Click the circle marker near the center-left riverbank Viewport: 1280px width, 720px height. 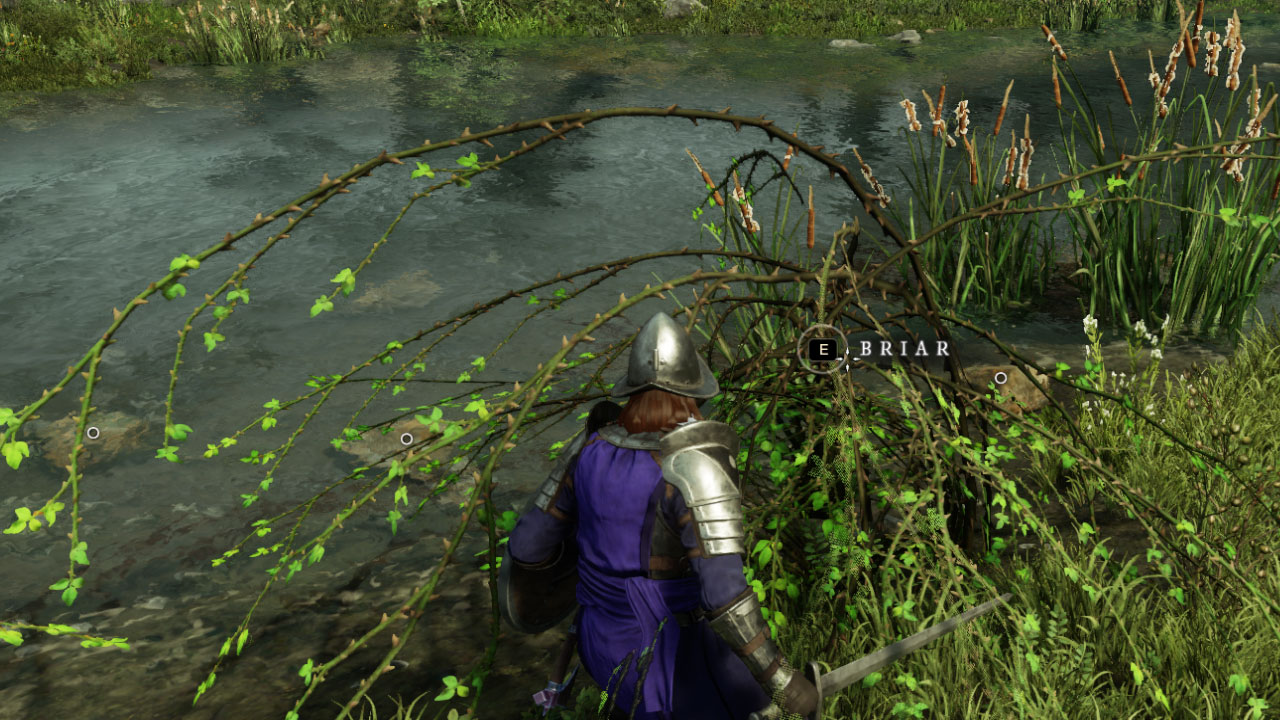click(x=407, y=438)
